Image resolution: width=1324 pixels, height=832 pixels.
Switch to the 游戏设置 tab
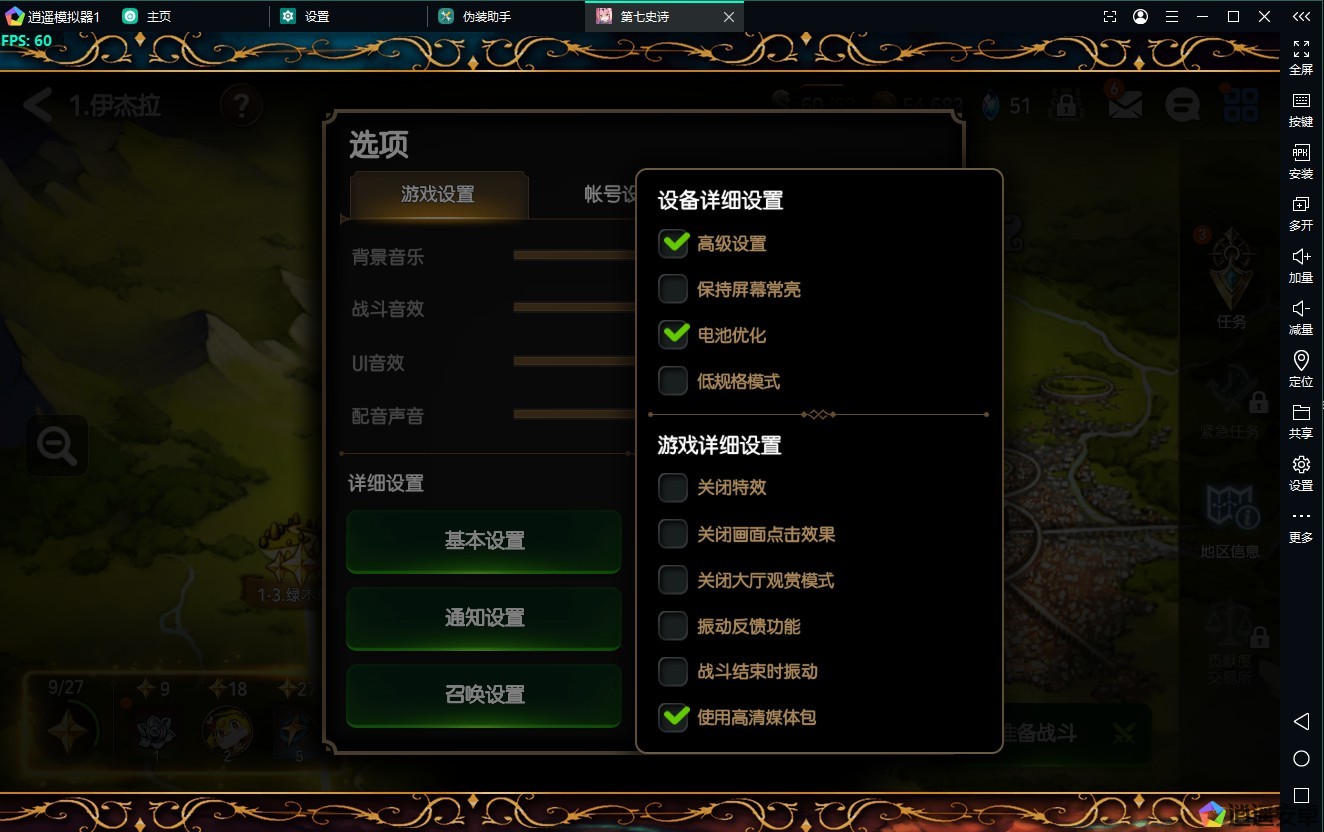click(438, 194)
